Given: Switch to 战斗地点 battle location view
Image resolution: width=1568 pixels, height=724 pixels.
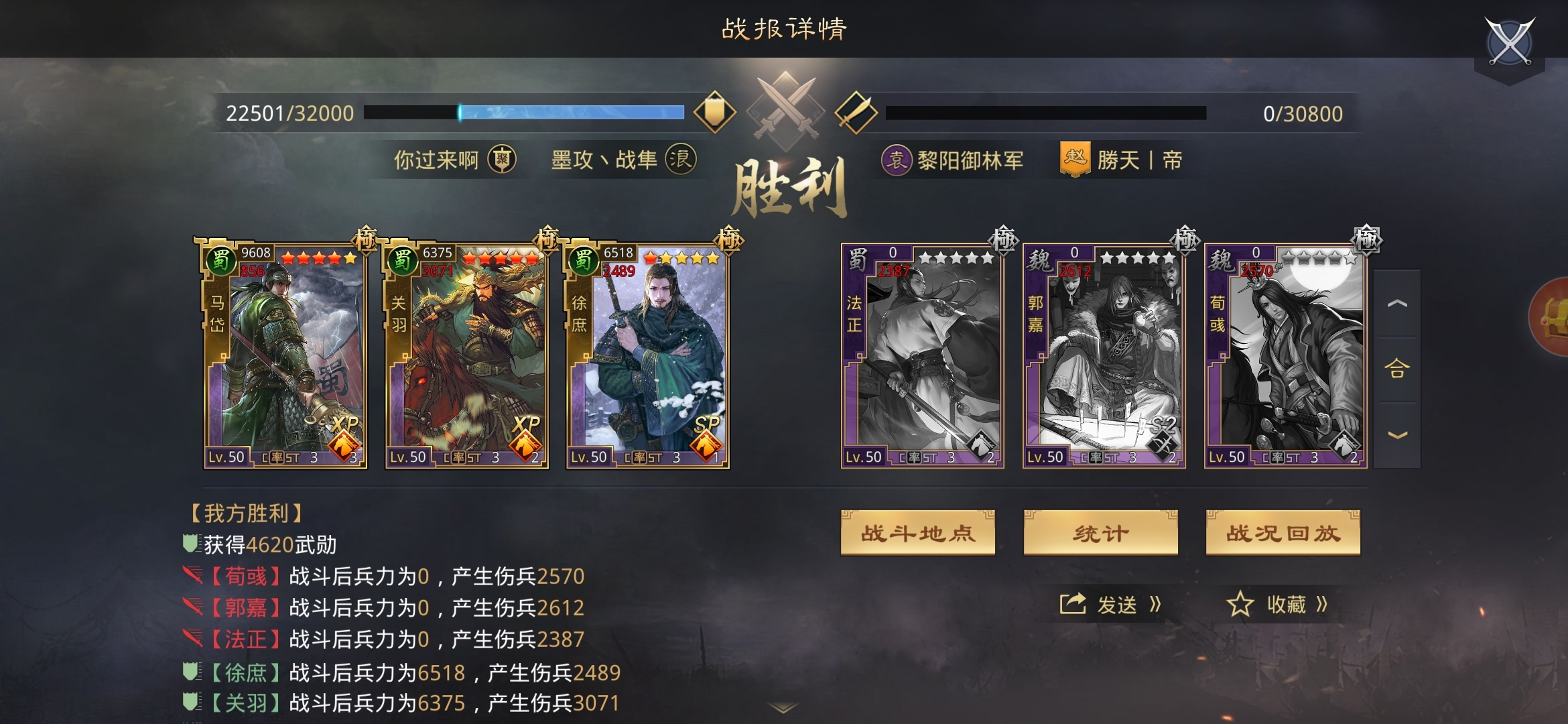Looking at the screenshot, I should tap(917, 530).
